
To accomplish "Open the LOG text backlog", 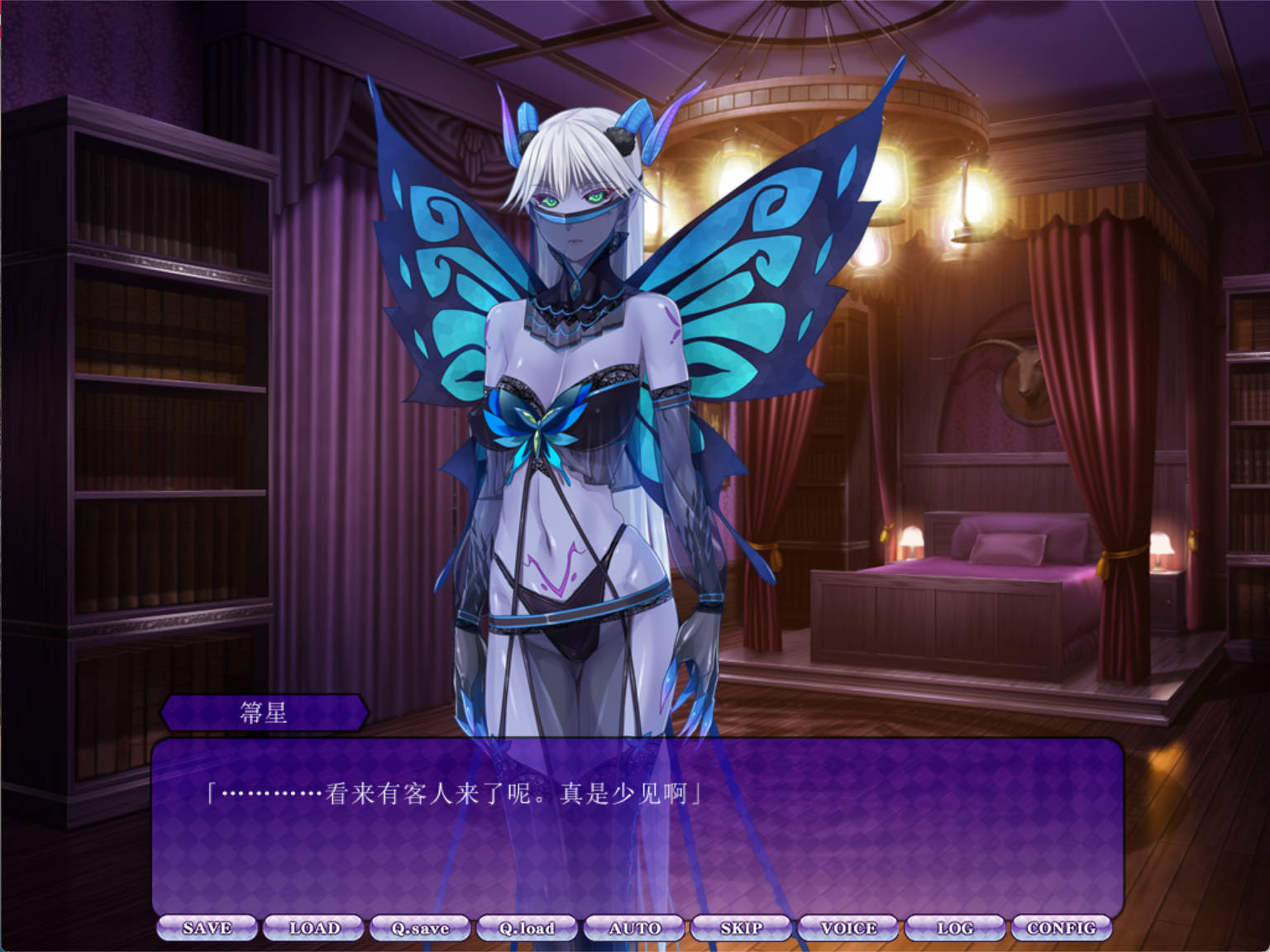I will (954, 927).
